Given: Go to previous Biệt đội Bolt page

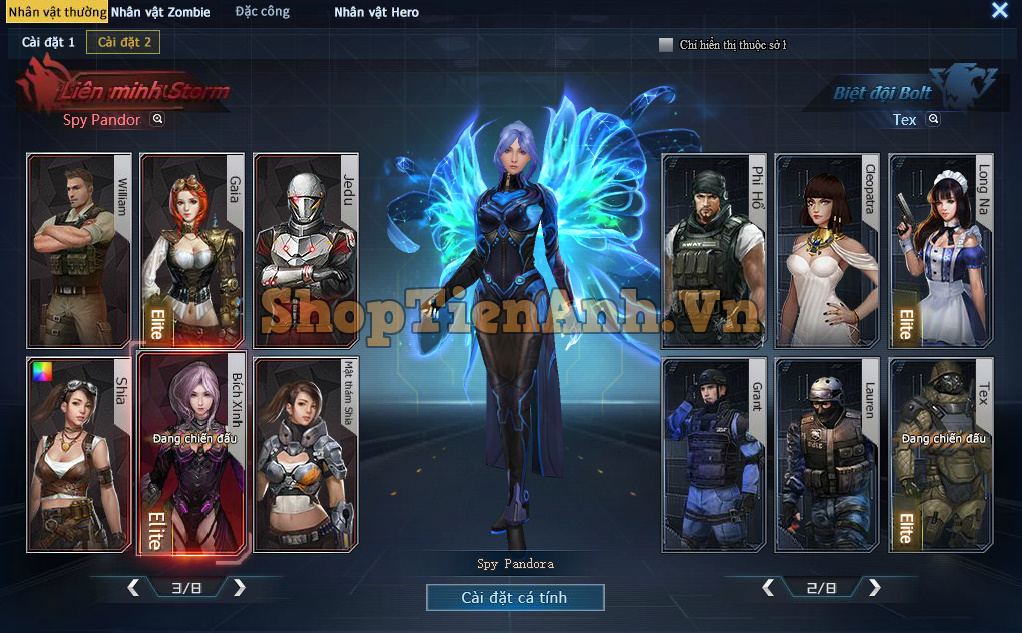Looking at the screenshot, I should (768, 588).
